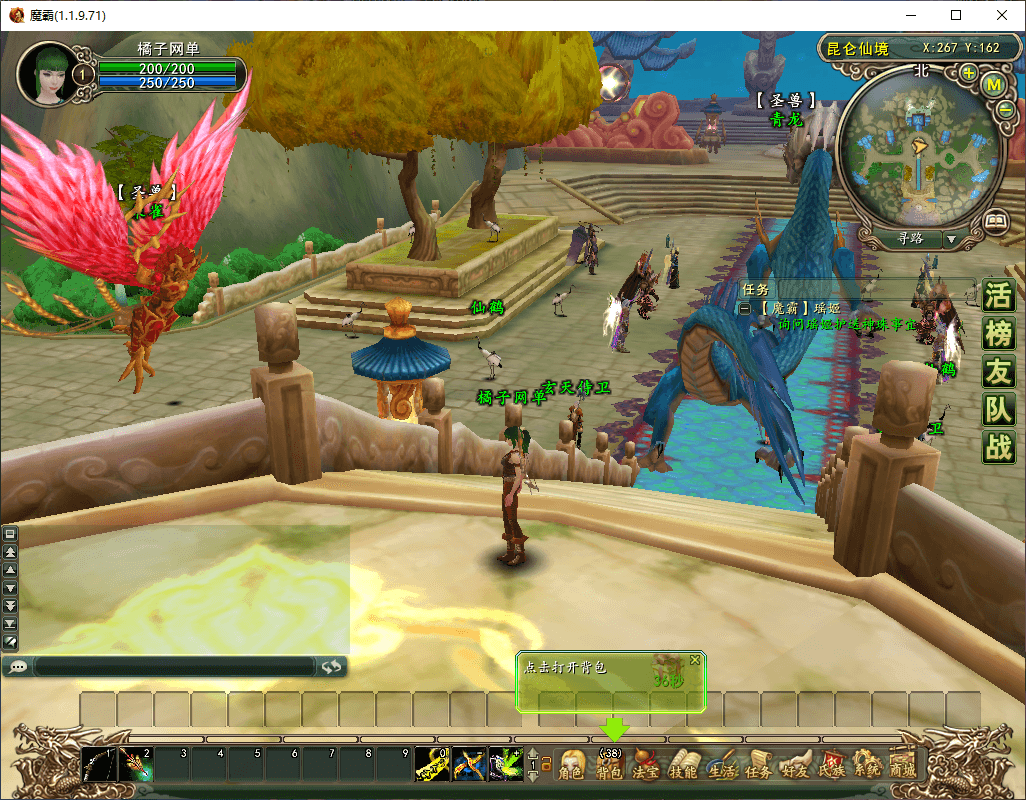This screenshot has height=800, width=1026.
Task: Zoom in the minimap with plus button
Action: click(x=968, y=73)
